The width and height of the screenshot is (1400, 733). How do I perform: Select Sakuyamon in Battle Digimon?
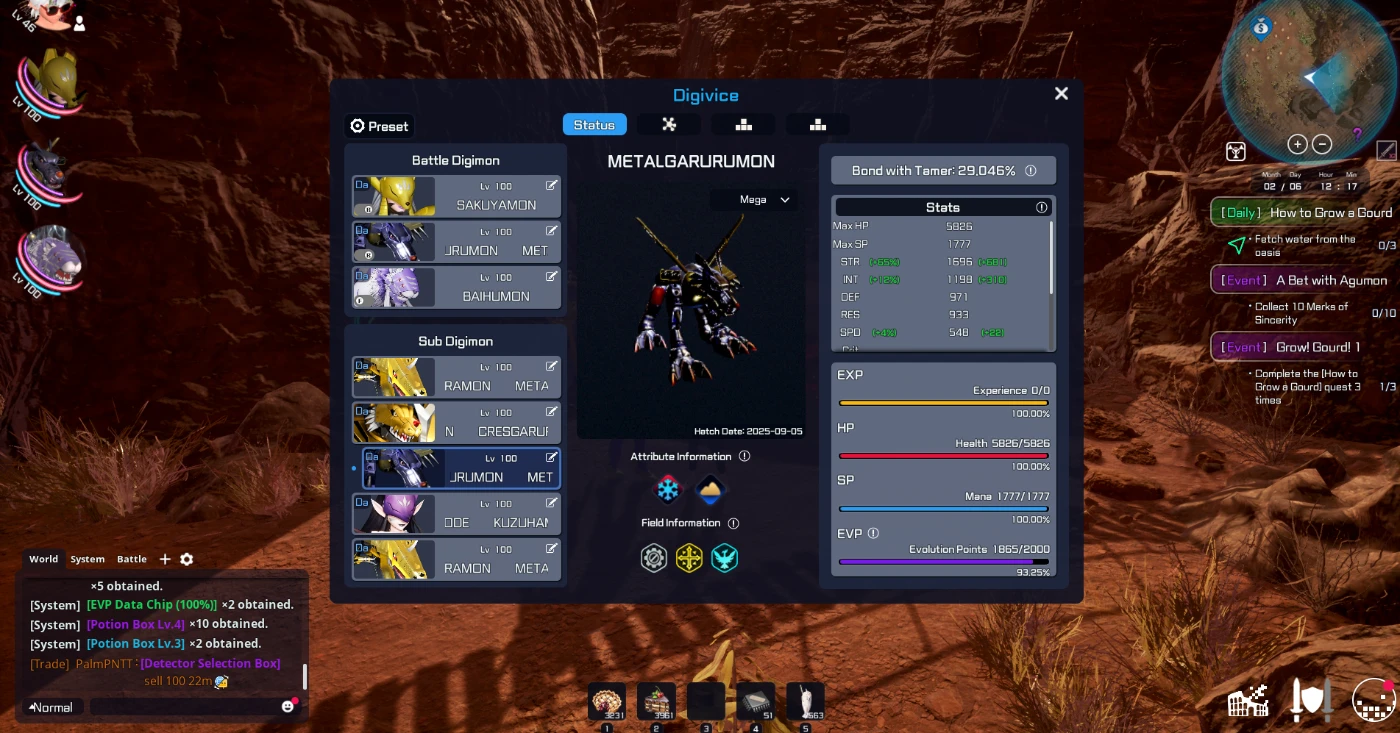tap(456, 196)
